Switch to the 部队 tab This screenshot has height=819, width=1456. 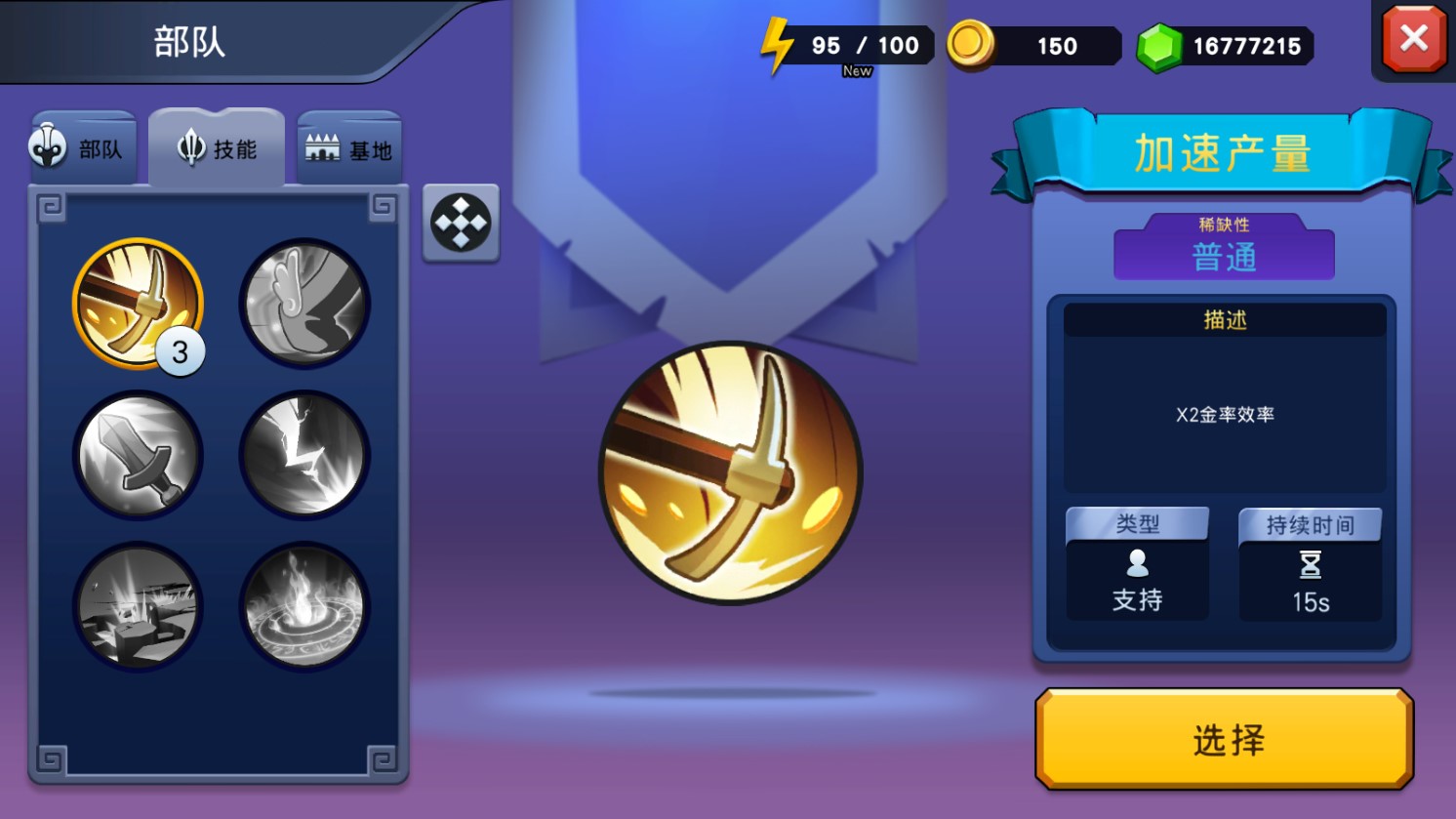82,148
